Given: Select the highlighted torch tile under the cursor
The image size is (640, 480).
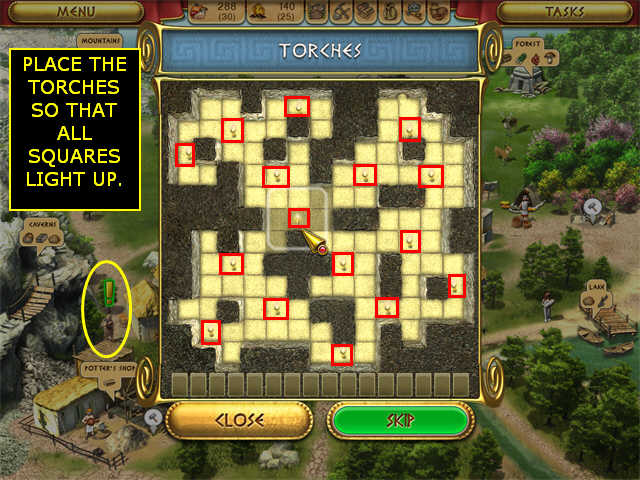Looking at the screenshot, I should click(298, 217).
